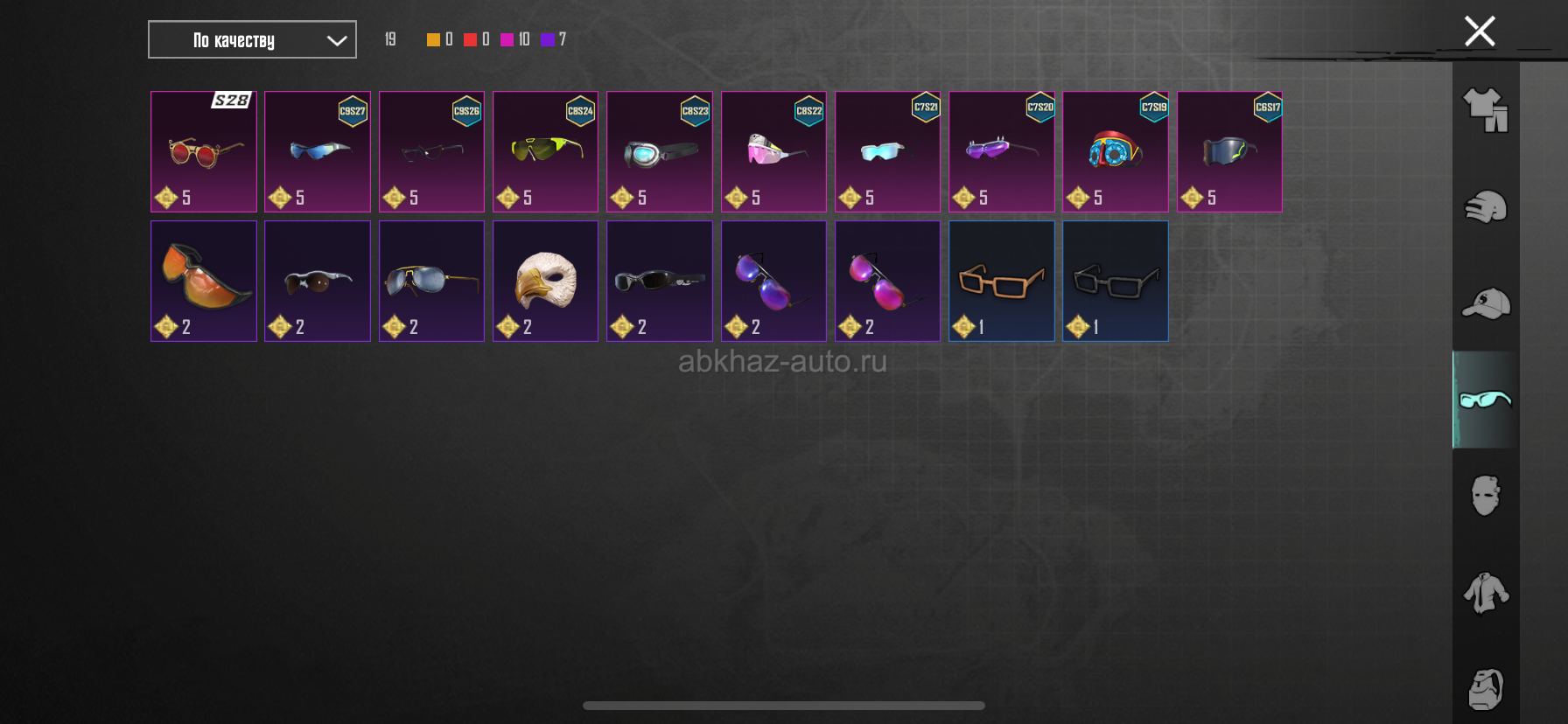Viewport: 1568px width, 724px height.
Task: Pick the C8S22 pink visor glasses
Action: coord(773,152)
